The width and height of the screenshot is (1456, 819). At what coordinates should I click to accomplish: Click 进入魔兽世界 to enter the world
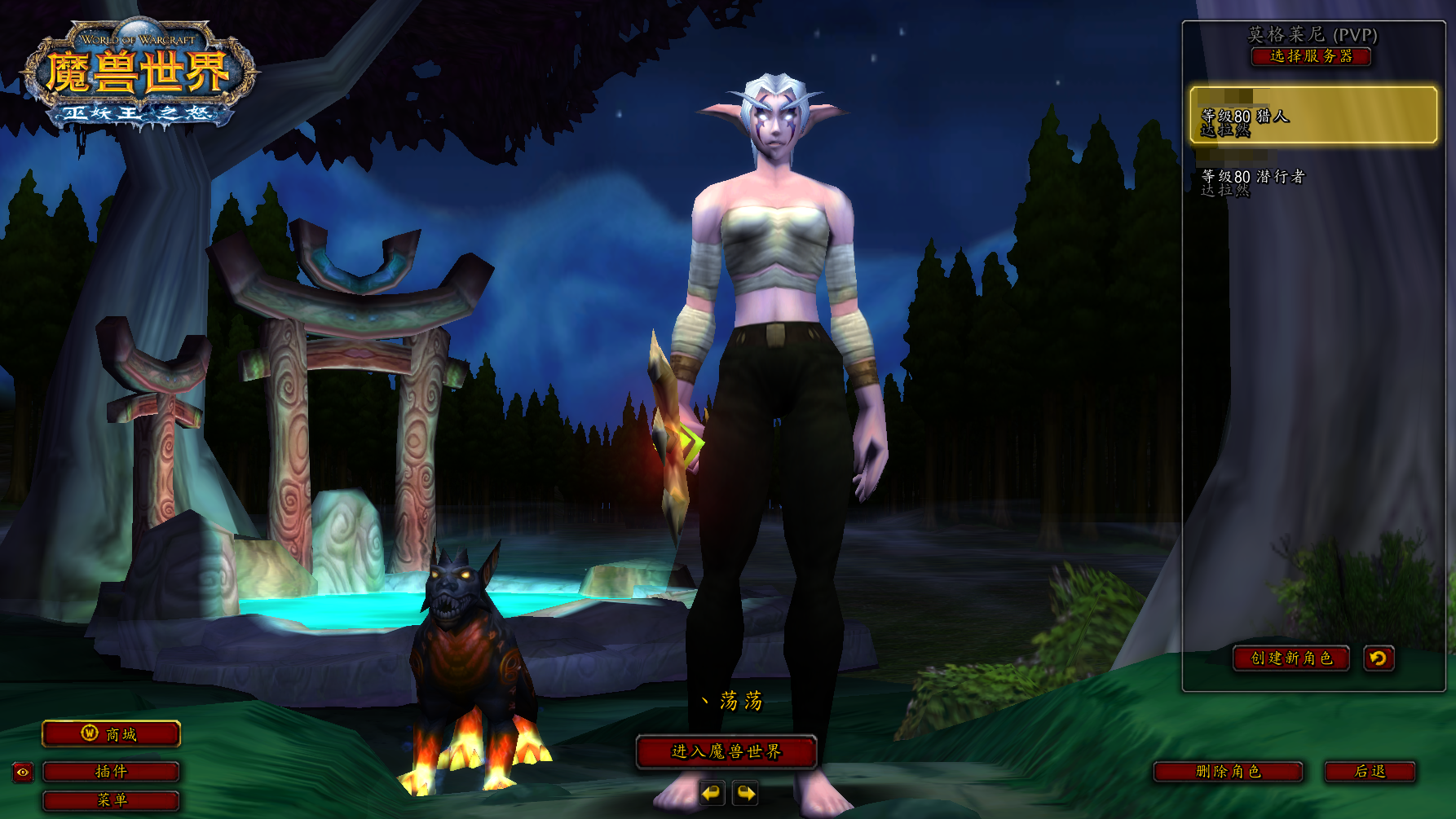point(726,751)
